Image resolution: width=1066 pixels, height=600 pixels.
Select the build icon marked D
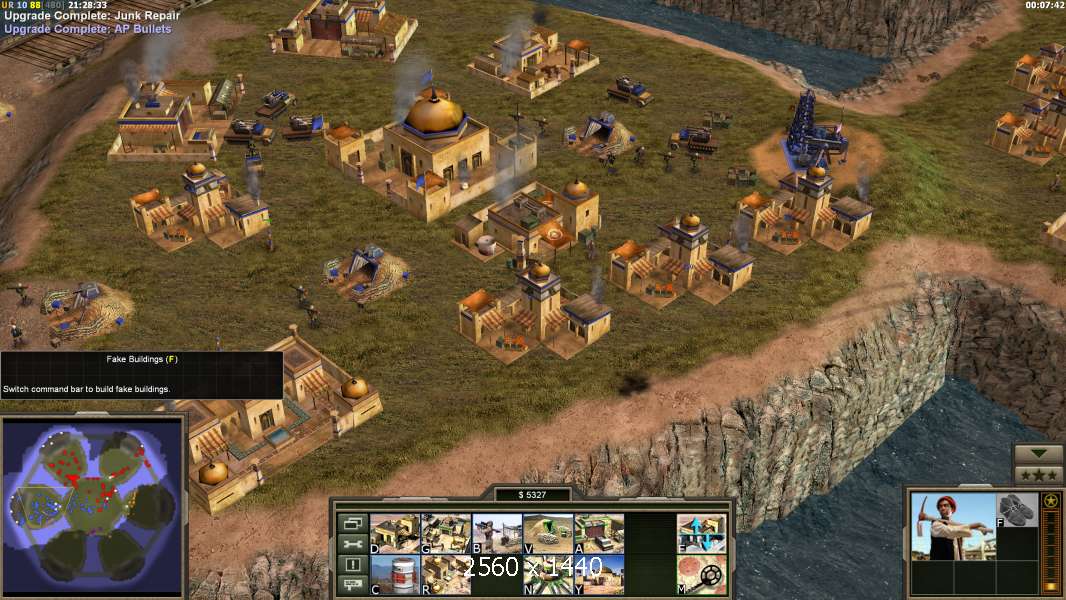[x=395, y=533]
